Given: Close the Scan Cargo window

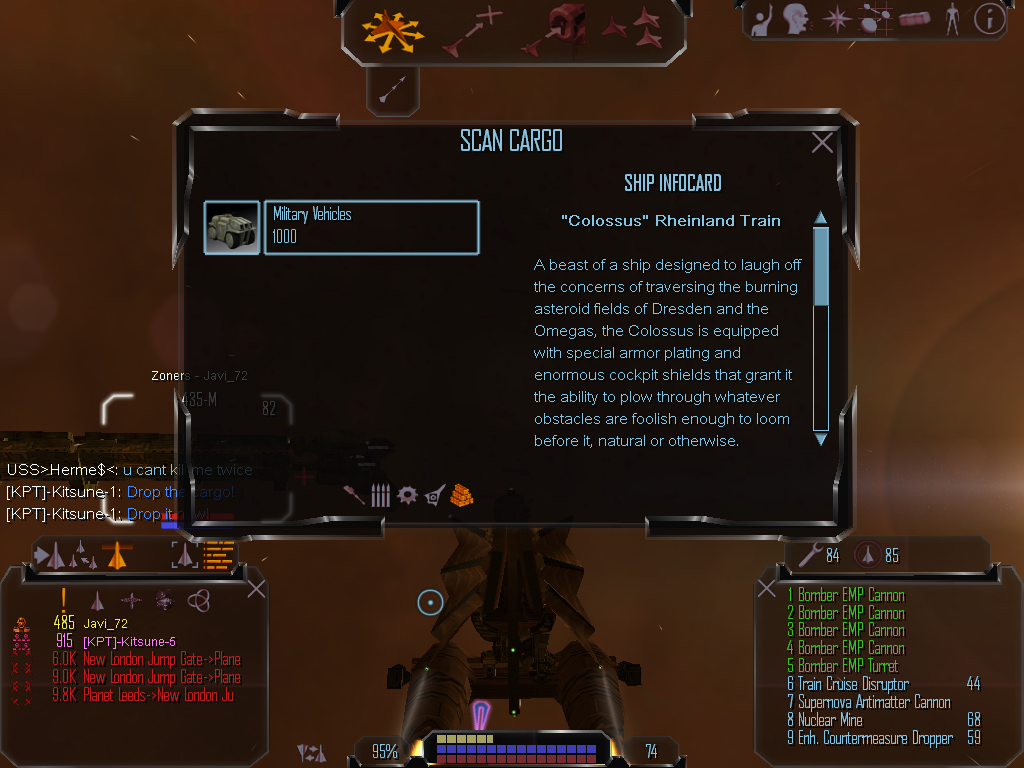Looking at the screenshot, I should coord(822,143).
